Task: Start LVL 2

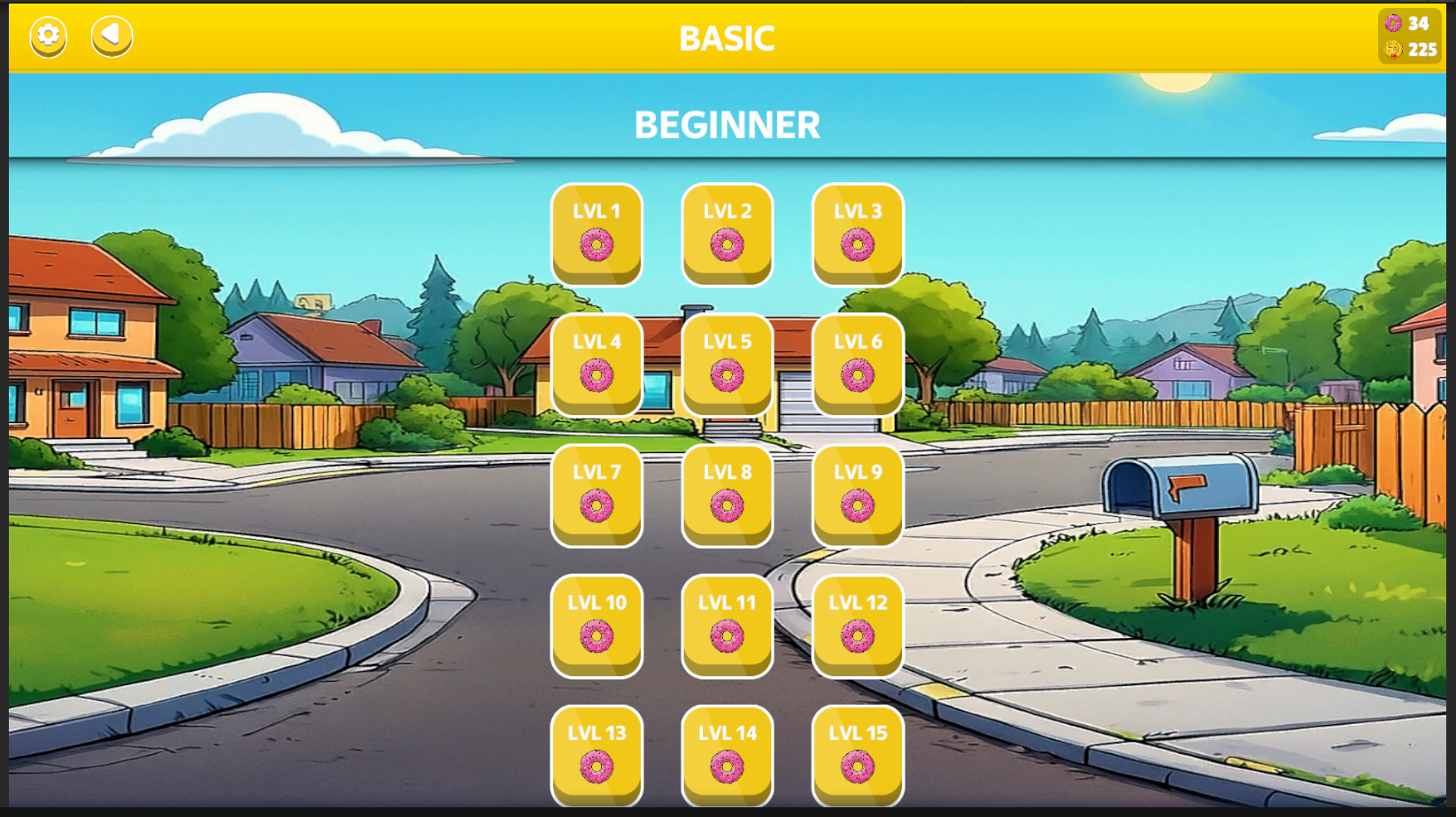Action: [x=727, y=233]
